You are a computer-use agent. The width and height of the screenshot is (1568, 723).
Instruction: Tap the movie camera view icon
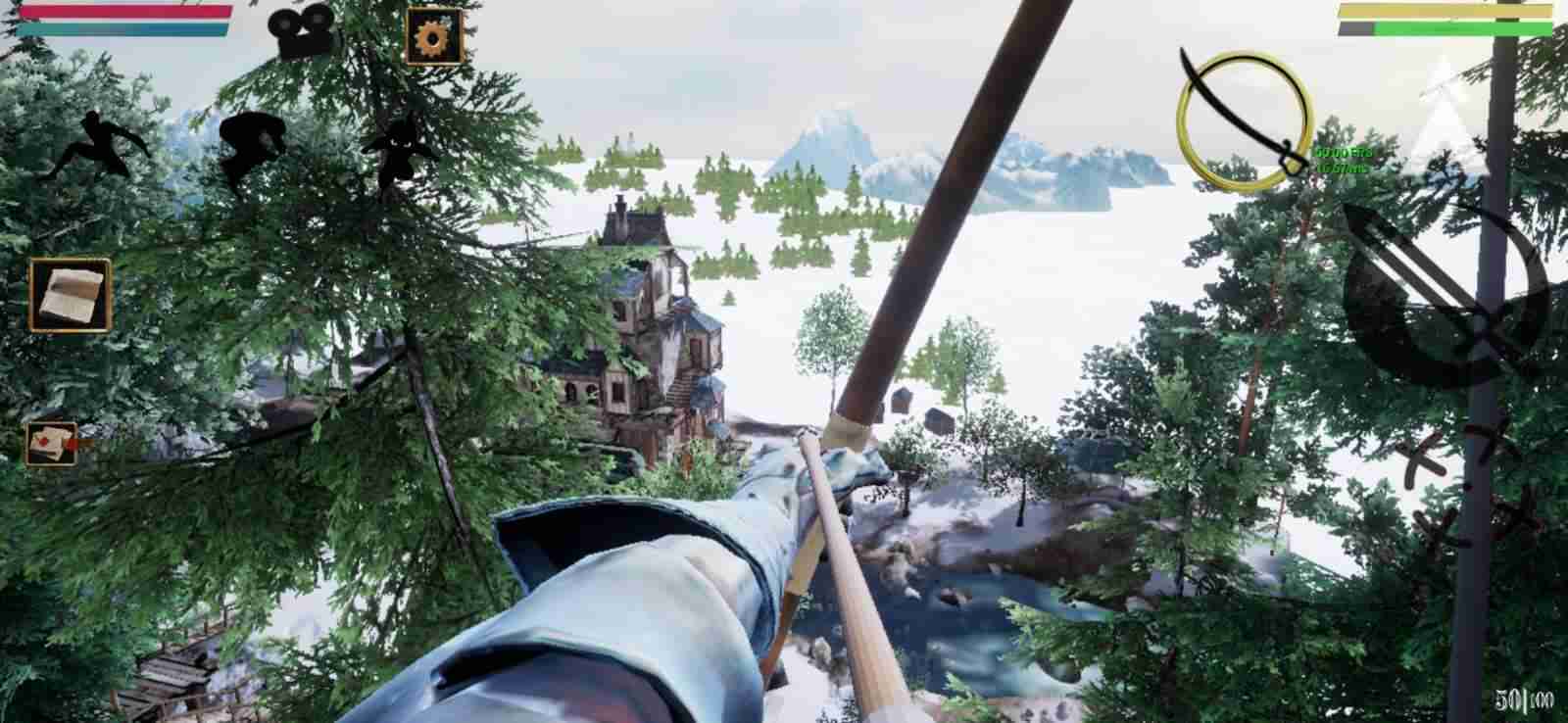[304, 34]
